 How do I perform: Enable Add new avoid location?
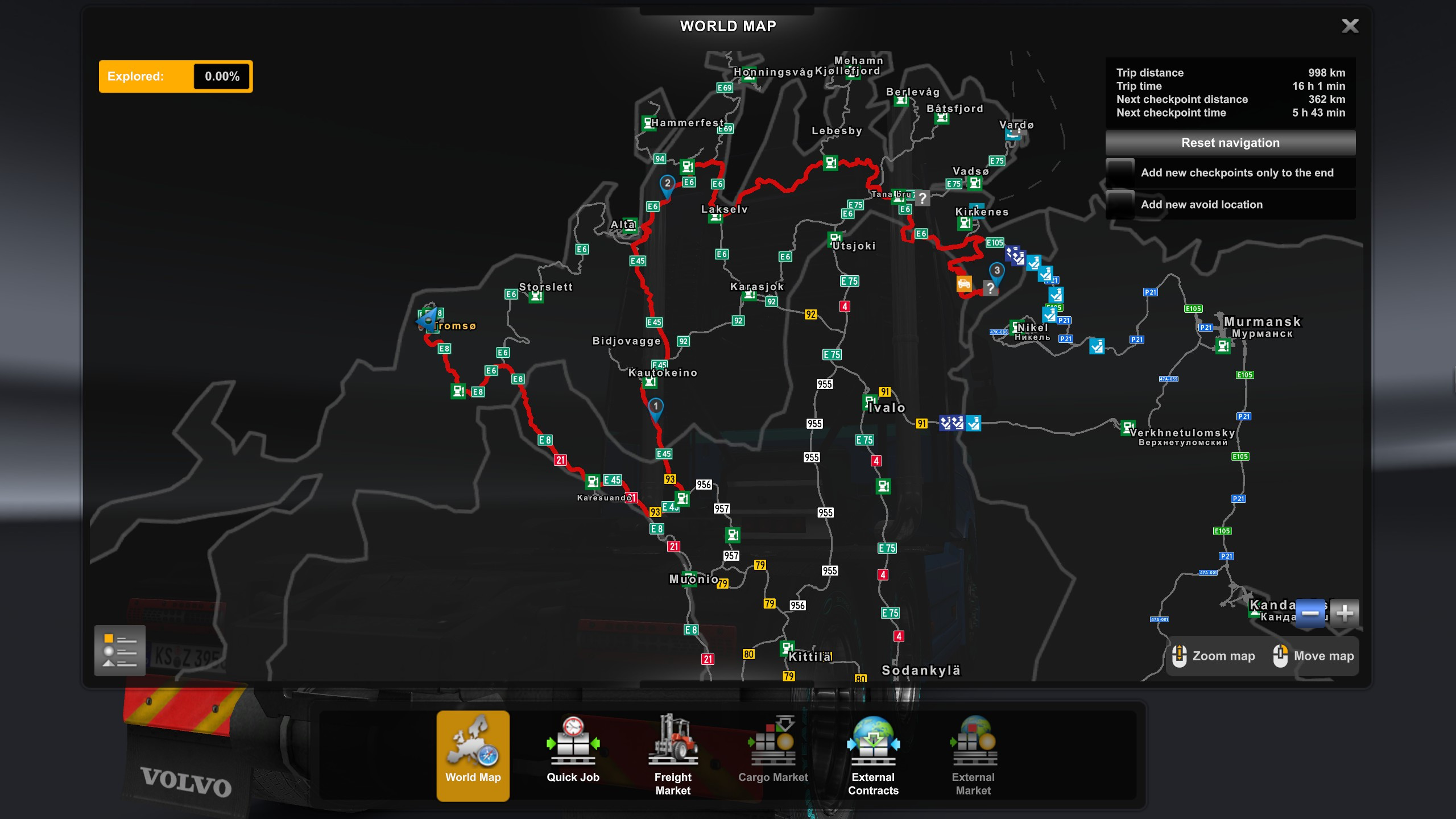click(1119, 204)
